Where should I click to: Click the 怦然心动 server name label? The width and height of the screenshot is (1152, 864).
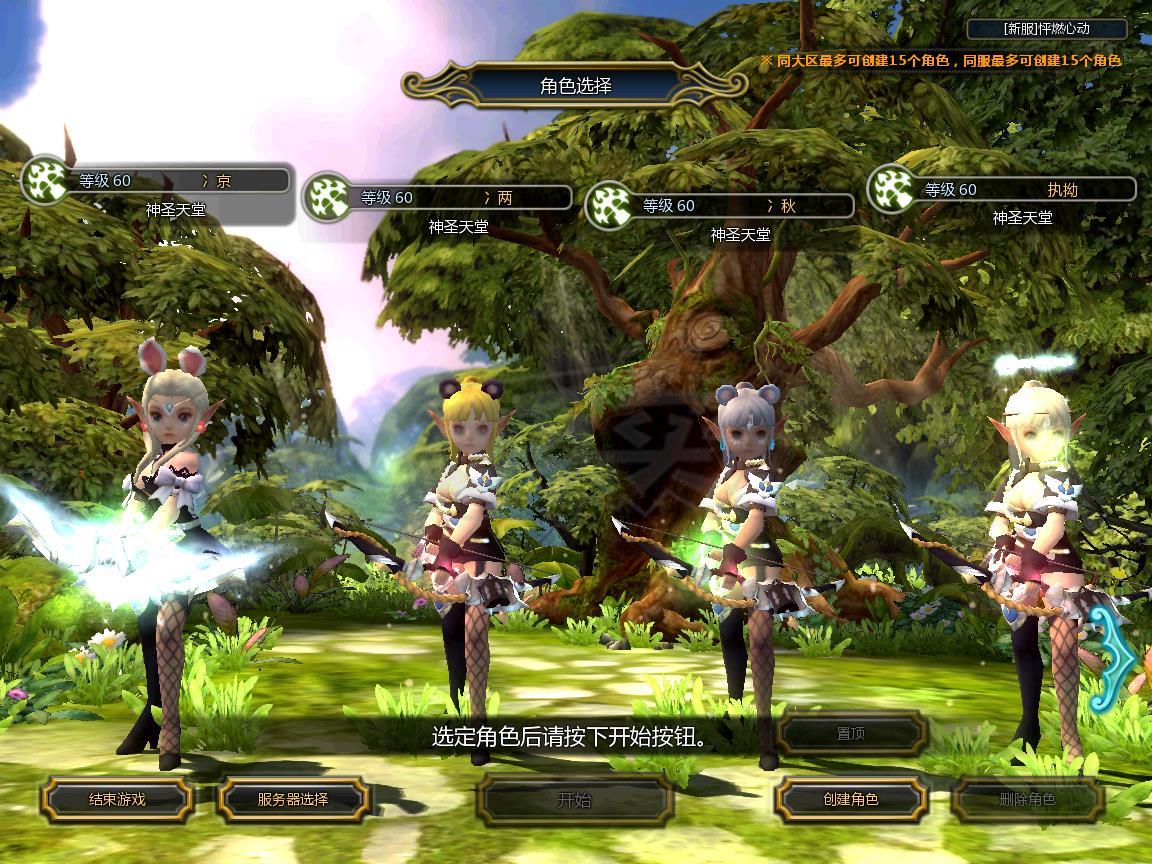coord(1047,29)
